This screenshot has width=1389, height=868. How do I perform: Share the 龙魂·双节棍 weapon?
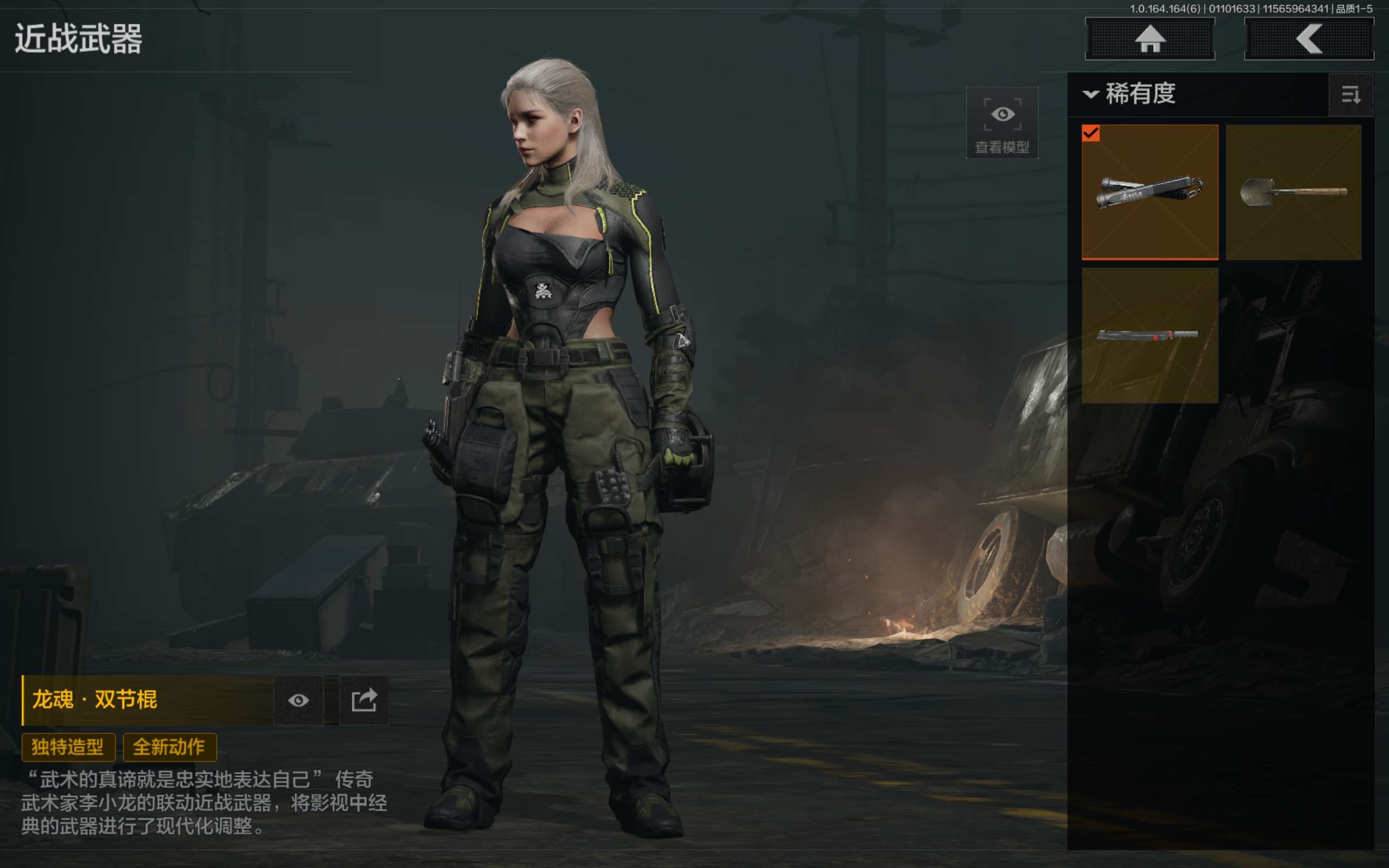click(364, 700)
